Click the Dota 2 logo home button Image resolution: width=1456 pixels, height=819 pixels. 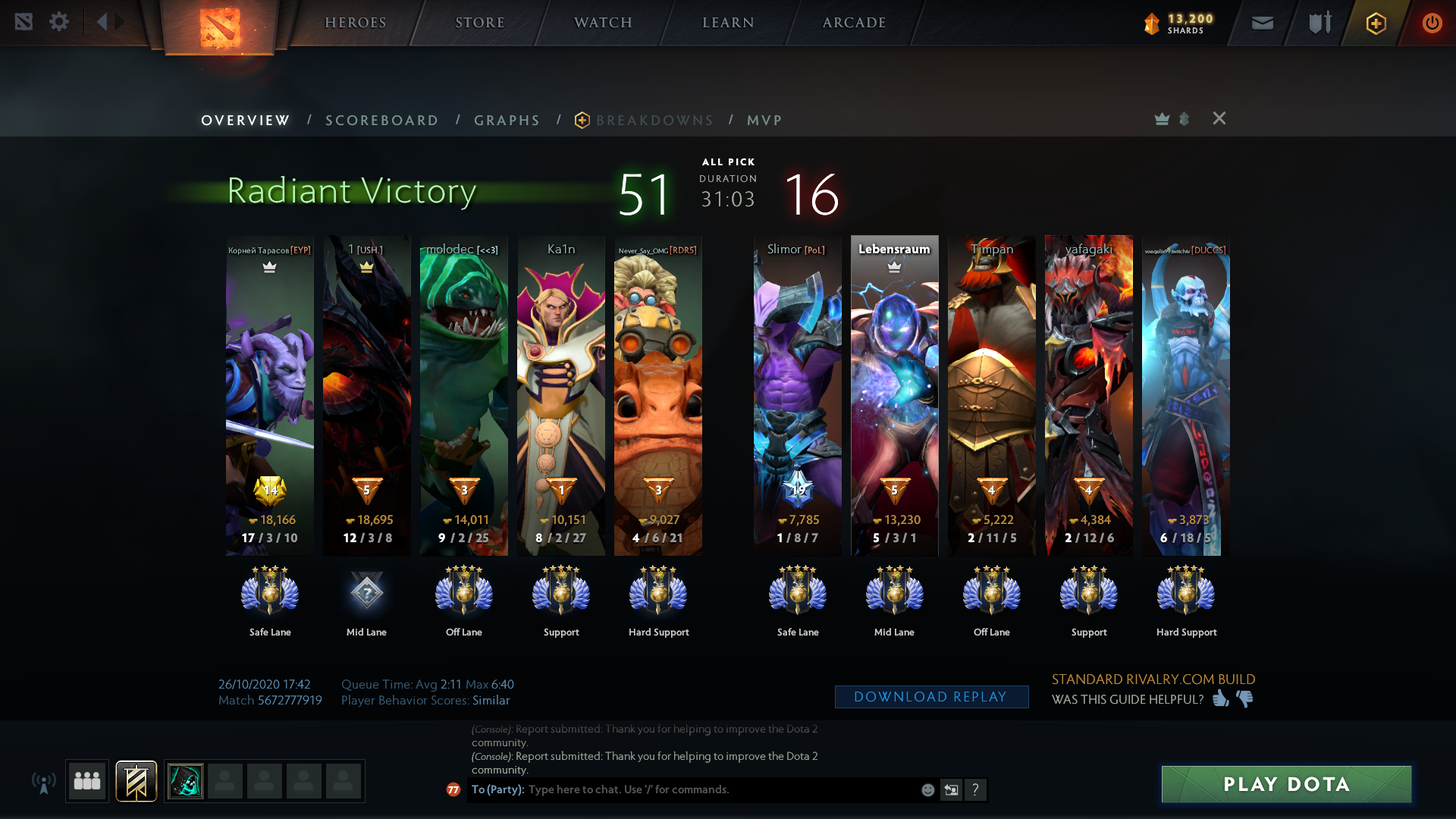(220, 27)
